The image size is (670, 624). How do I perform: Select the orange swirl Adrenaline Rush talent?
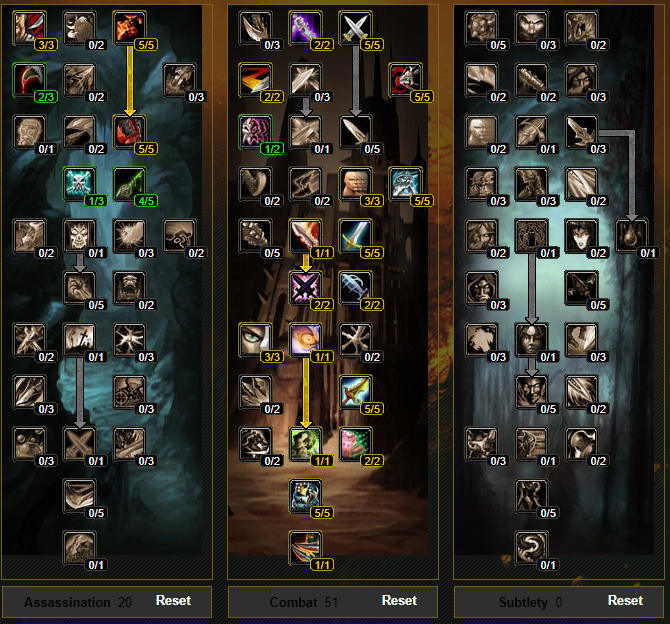[x=306, y=340]
